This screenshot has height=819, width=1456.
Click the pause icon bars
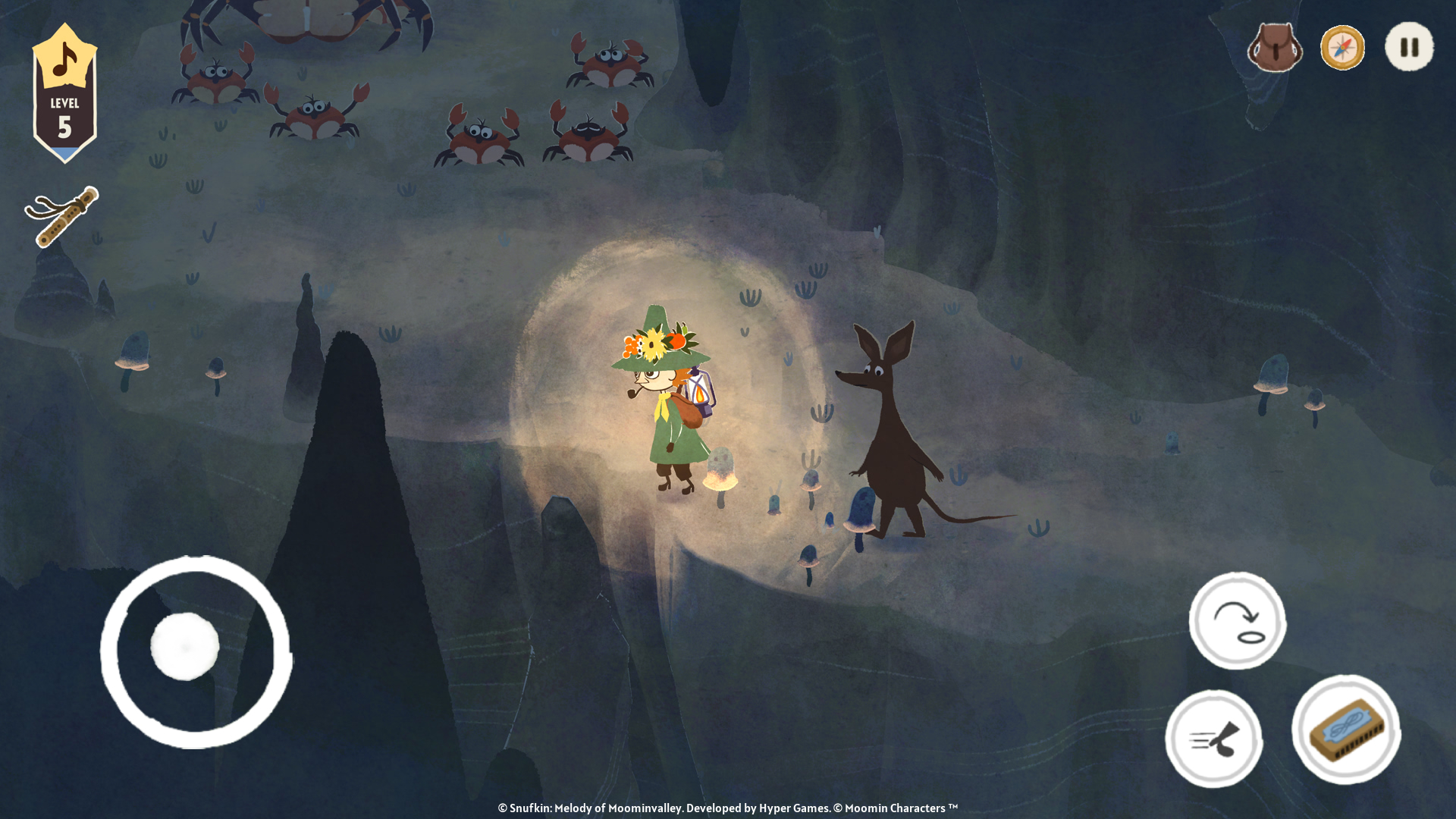1409,47
